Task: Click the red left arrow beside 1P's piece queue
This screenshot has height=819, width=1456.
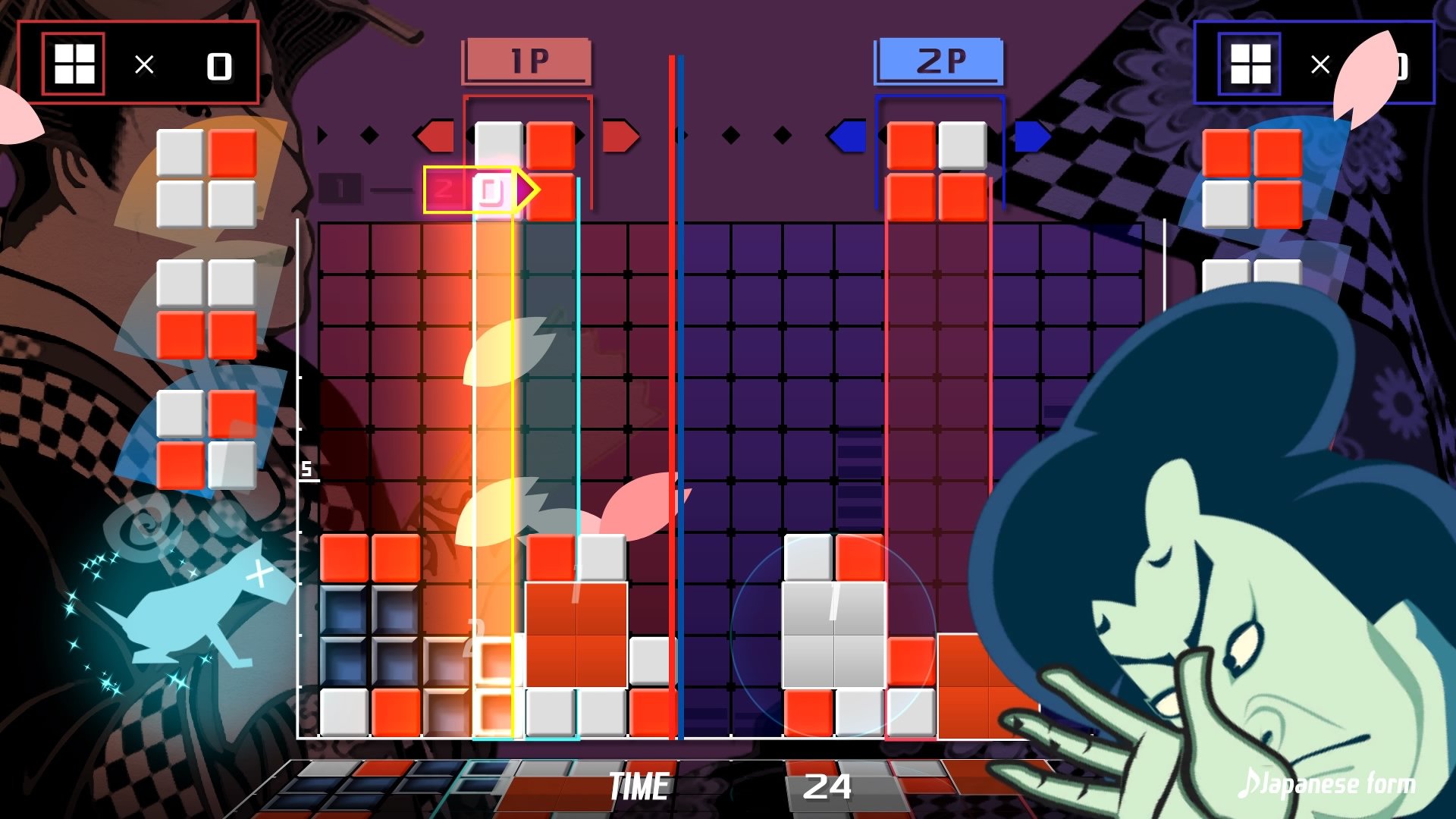Action: coord(435,134)
